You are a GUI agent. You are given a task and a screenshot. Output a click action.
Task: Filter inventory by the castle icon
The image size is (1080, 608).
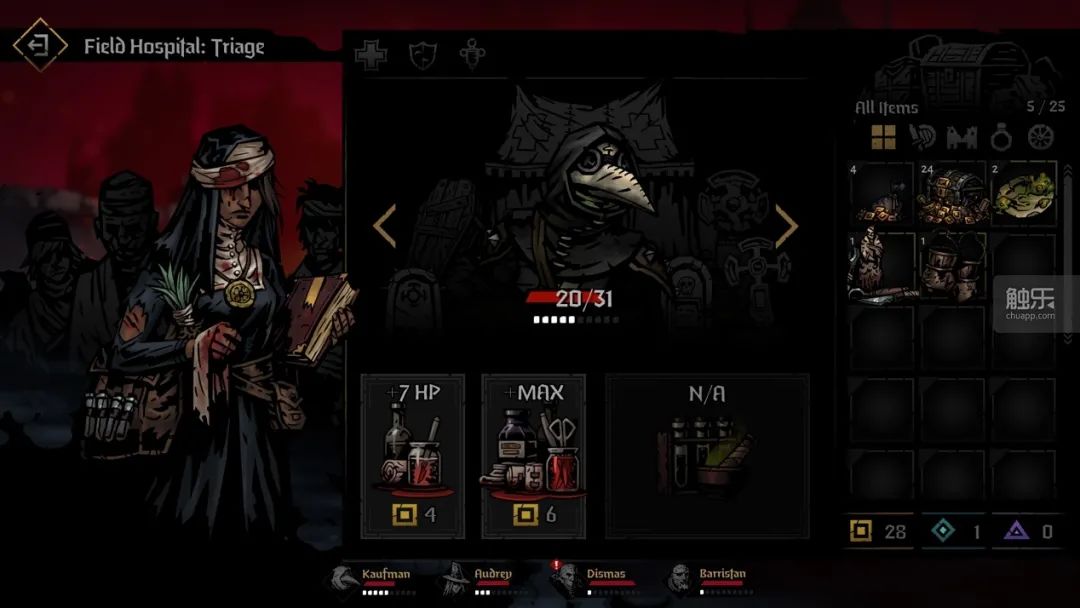click(x=962, y=137)
